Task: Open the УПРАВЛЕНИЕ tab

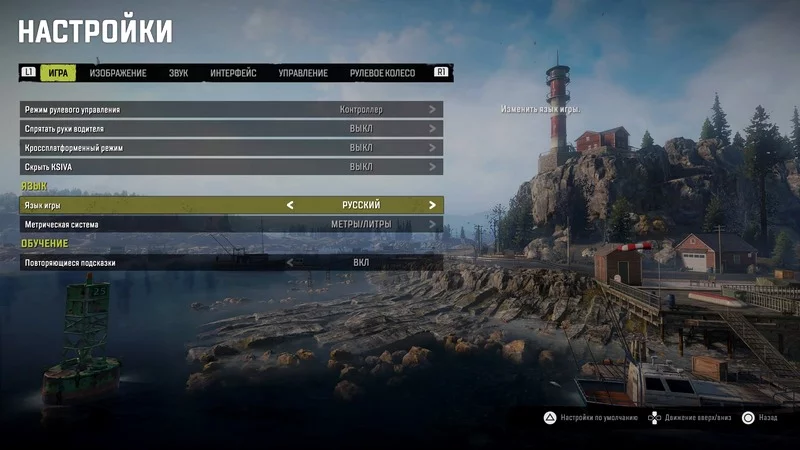Action: 303,73
